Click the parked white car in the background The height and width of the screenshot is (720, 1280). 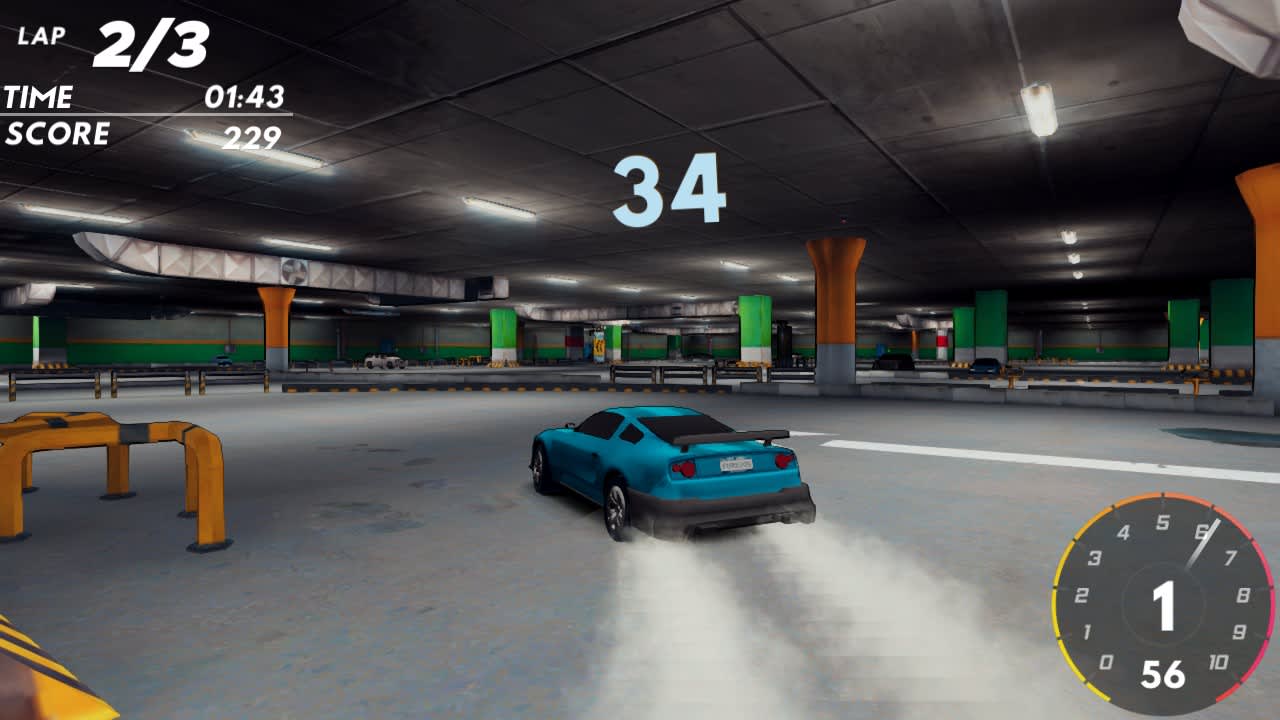click(x=385, y=360)
